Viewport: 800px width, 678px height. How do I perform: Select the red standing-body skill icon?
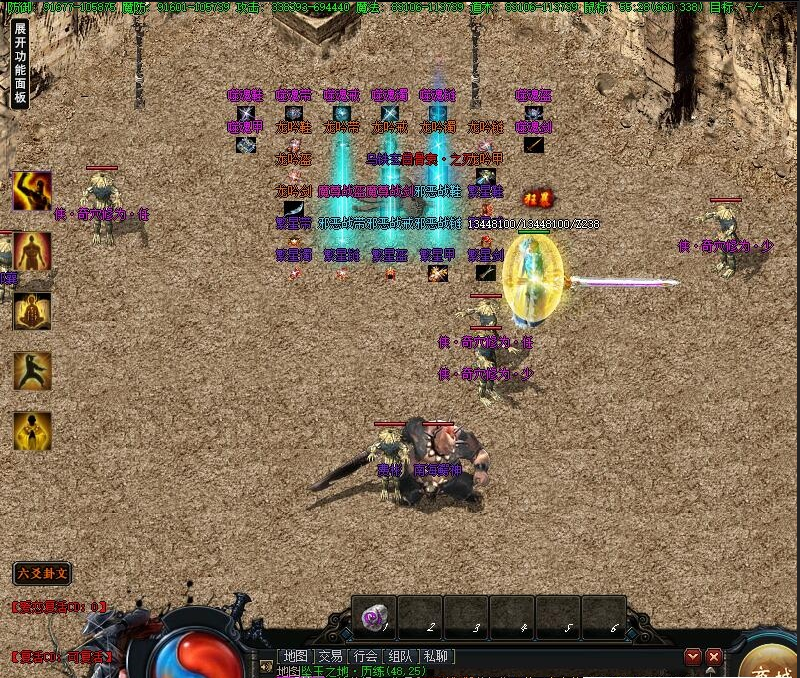32,251
